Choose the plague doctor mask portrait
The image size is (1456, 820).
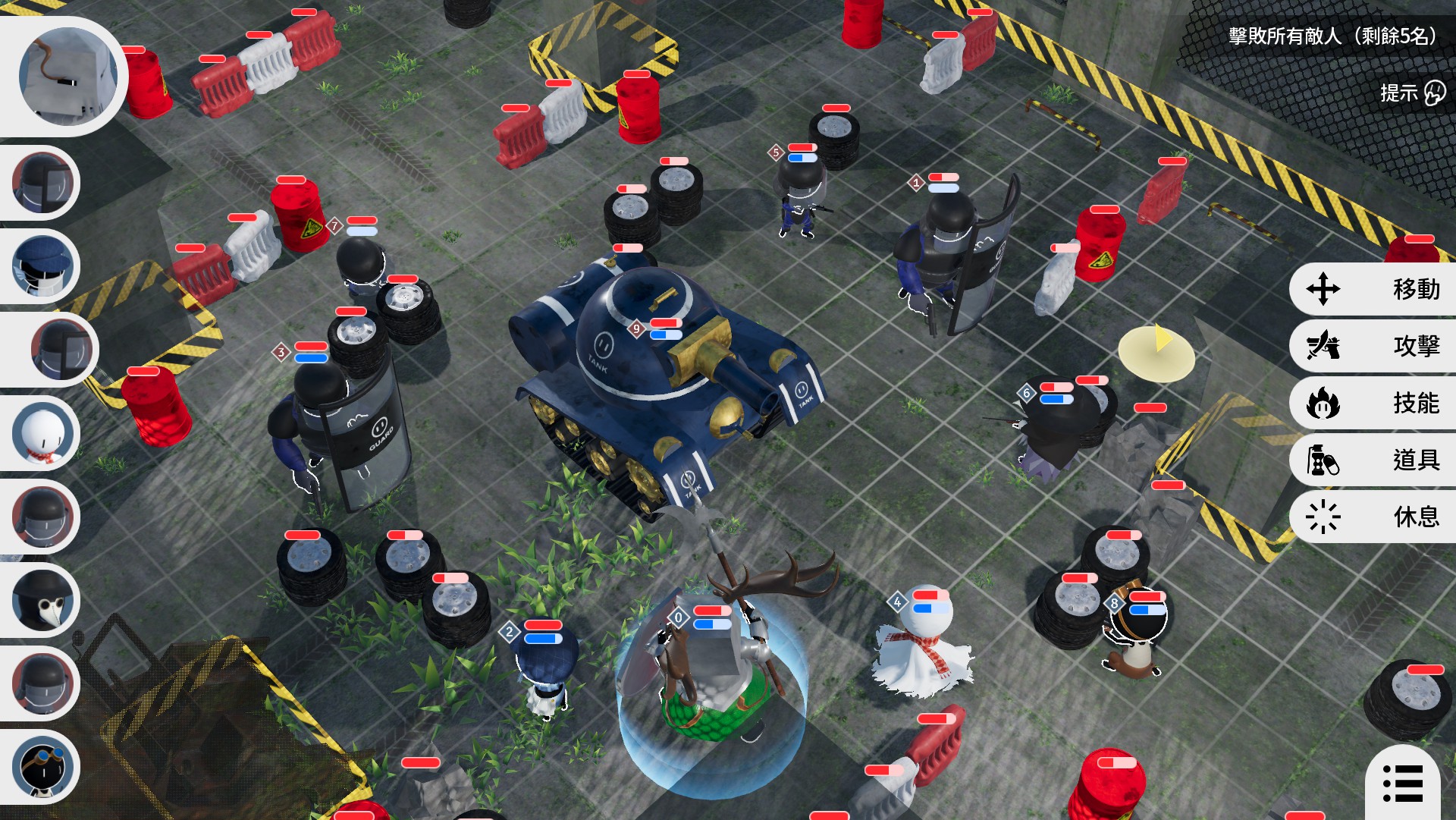coord(43,601)
